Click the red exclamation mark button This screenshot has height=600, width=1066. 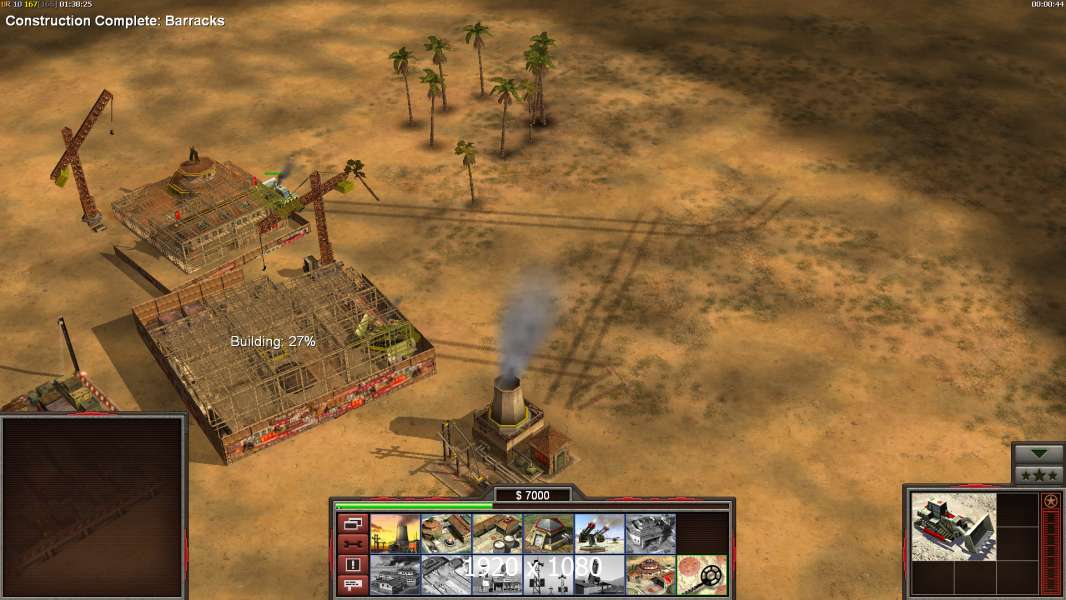[x=352, y=565]
